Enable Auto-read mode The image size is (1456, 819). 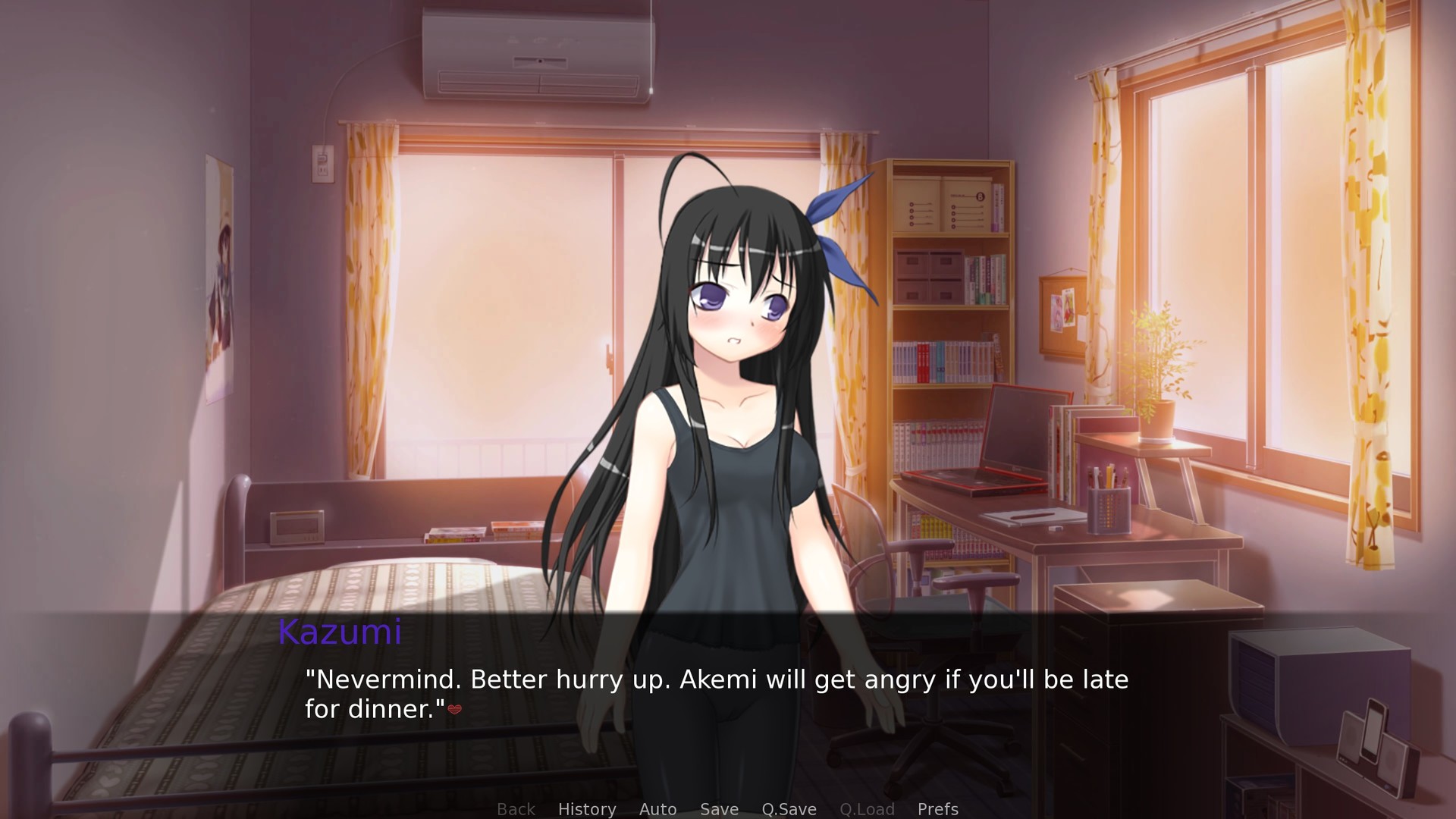click(657, 809)
